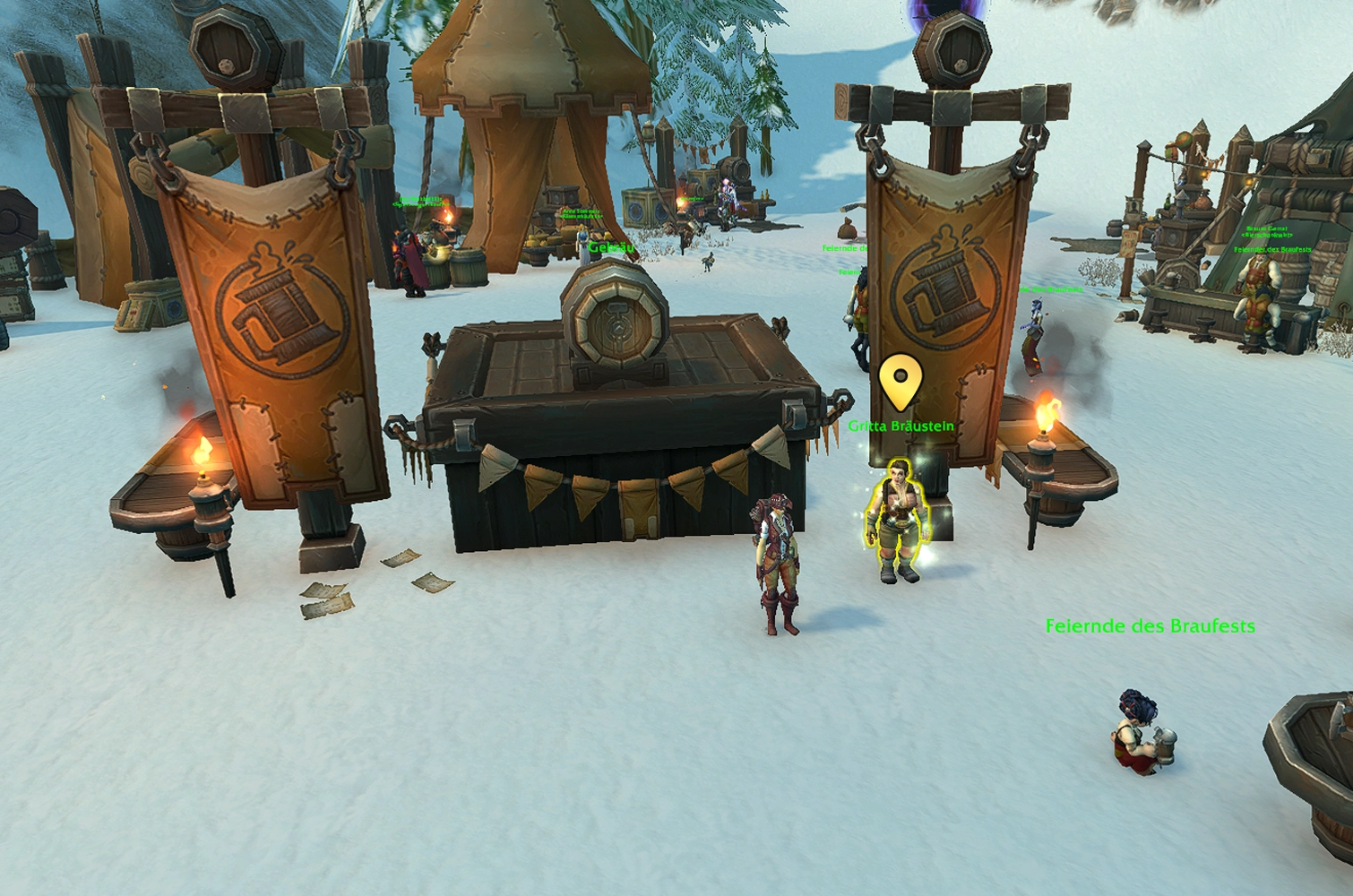This screenshot has height=896, width=1353.
Task: Select the Gritta Bräustein name label
Action: coord(901,426)
